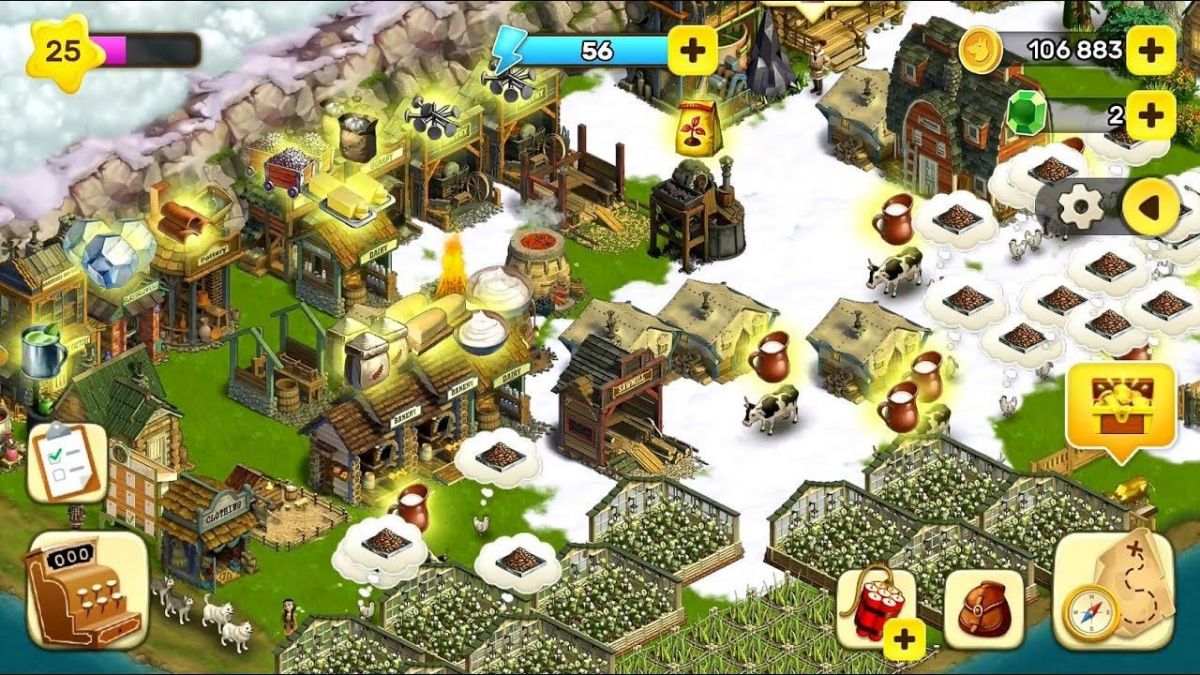This screenshot has width=1200, height=675.
Task: Open the map and compass
Action: click(1117, 591)
